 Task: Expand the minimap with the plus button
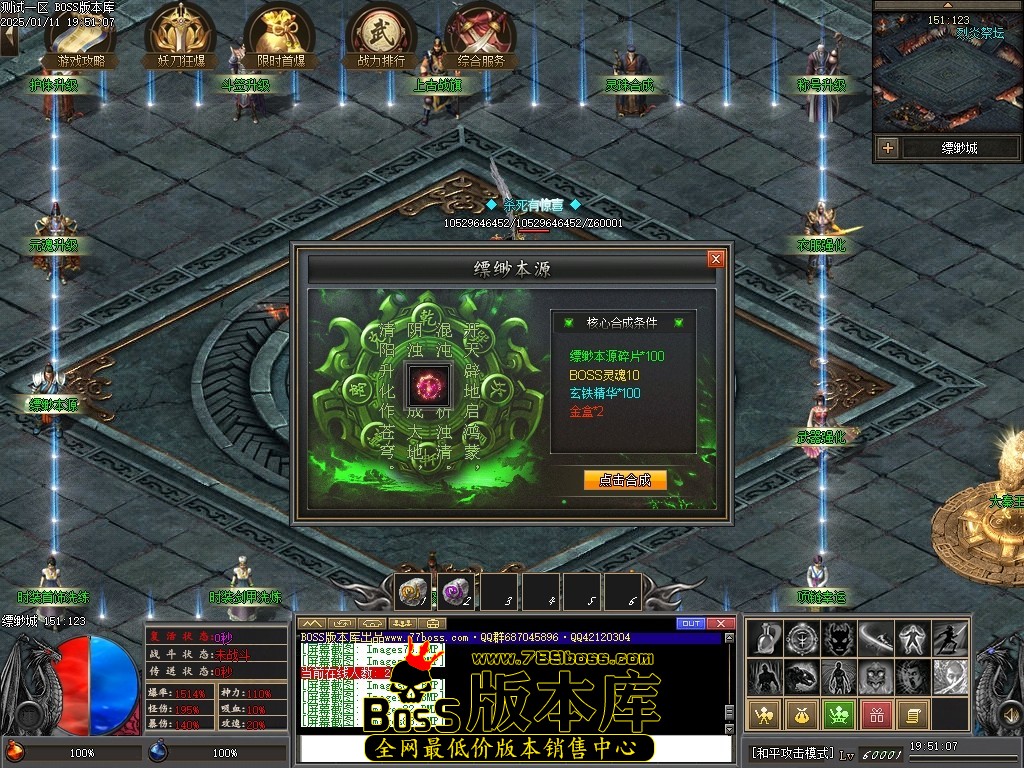(887, 148)
